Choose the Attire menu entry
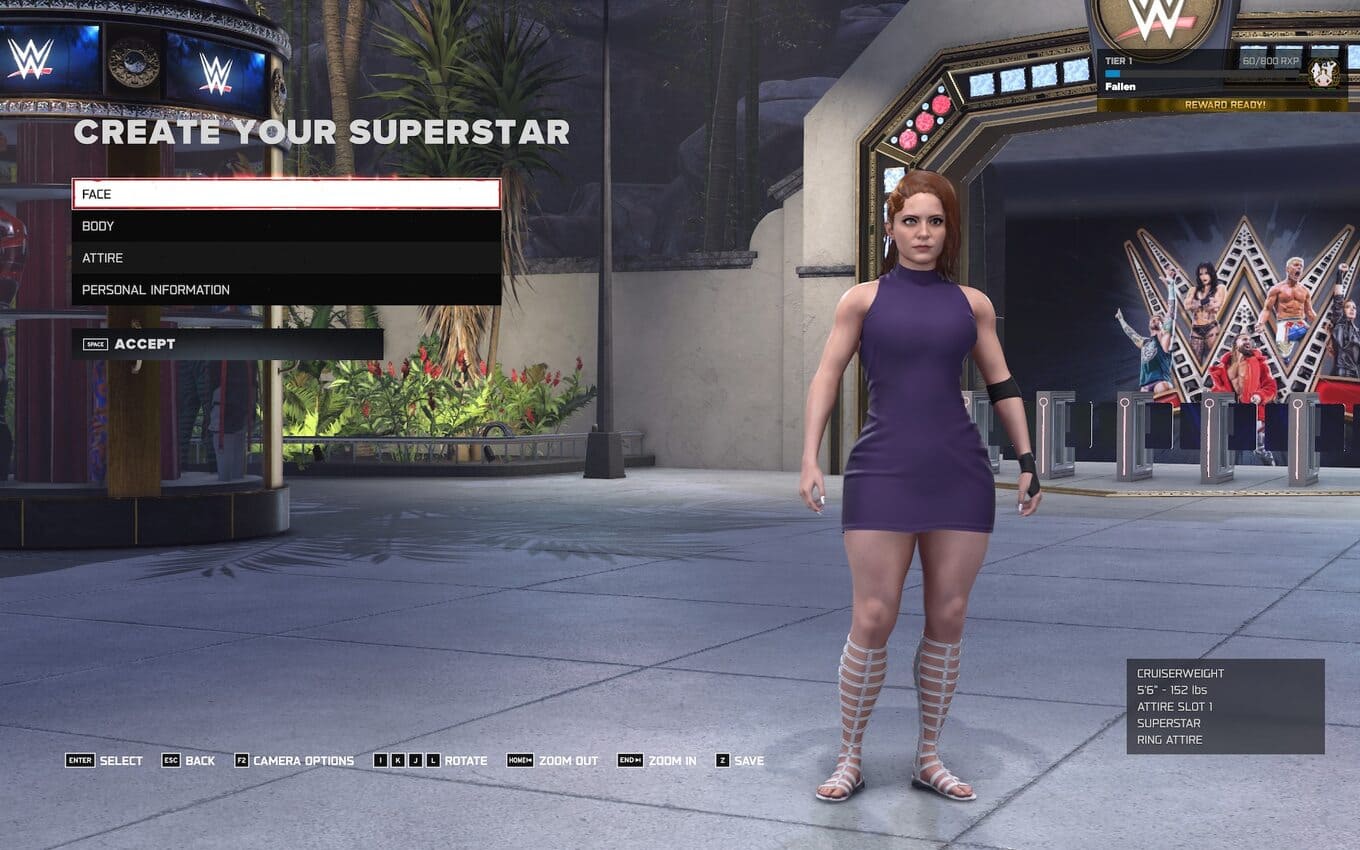Viewport: 1360px width, 850px height. click(286, 258)
